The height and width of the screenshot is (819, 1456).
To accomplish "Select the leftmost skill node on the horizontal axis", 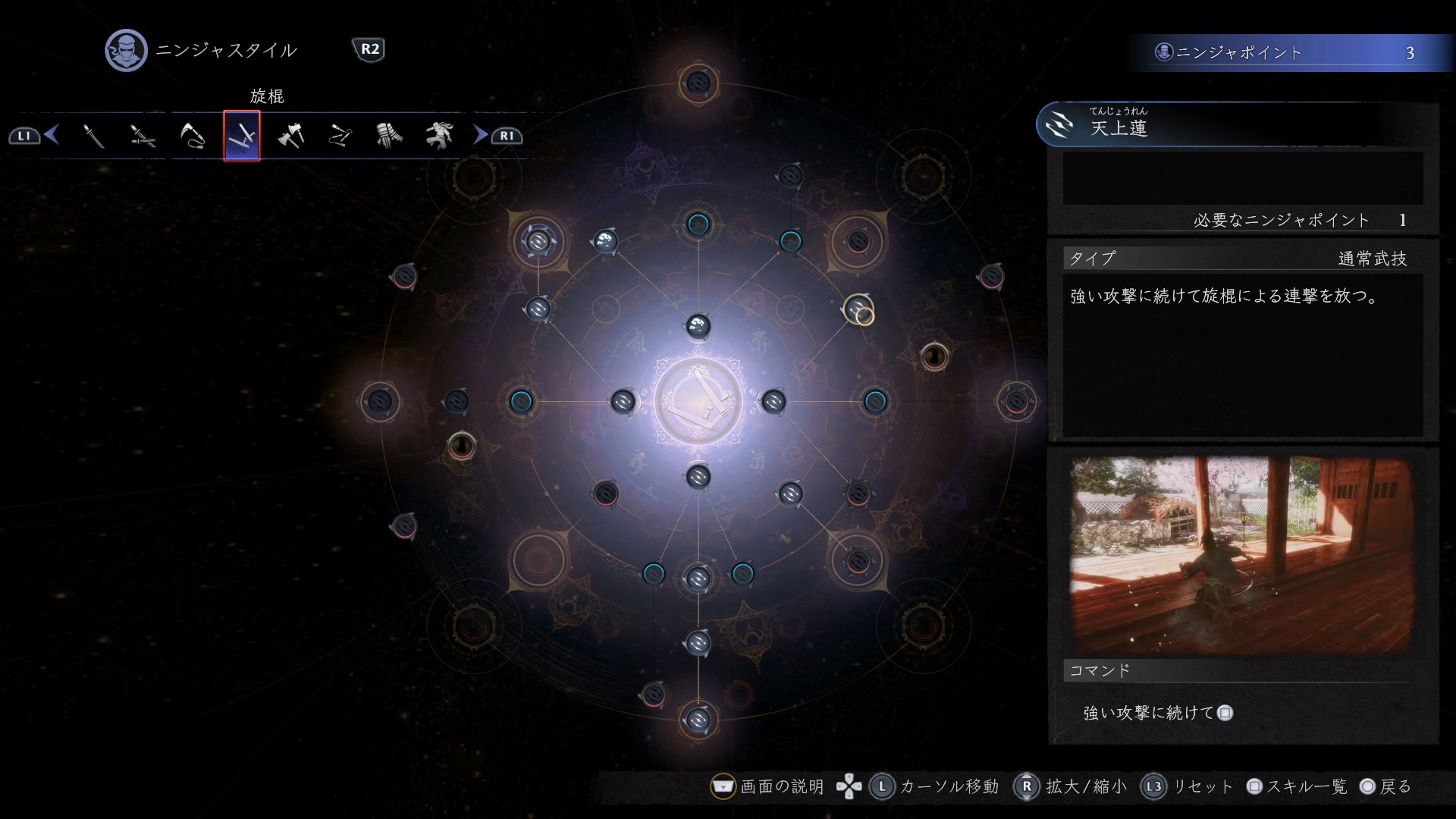I will tap(380, 401).
